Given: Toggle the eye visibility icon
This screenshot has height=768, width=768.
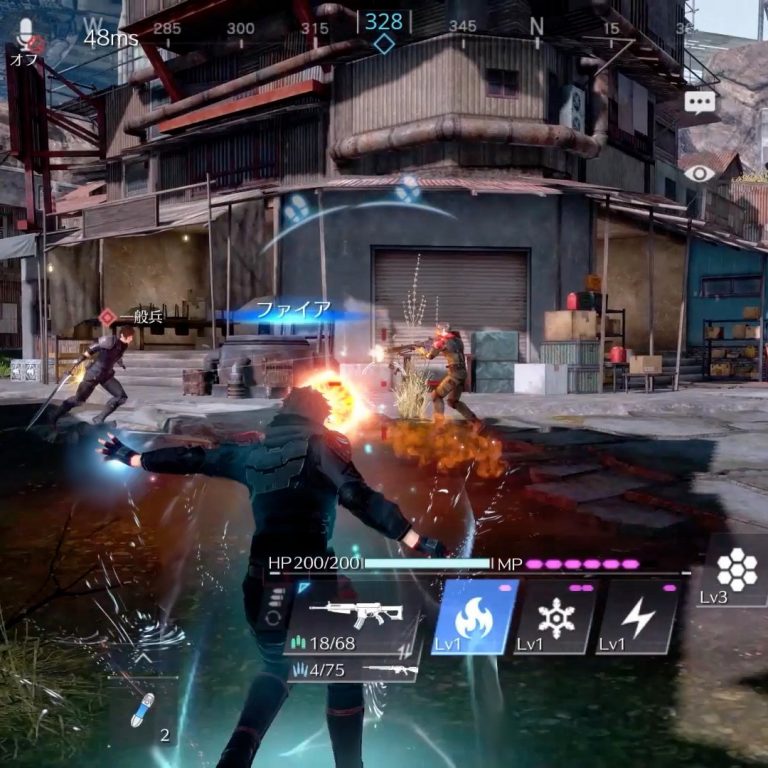Looking at the screenshot, I should pyautogui.click(x=700, y=172).
